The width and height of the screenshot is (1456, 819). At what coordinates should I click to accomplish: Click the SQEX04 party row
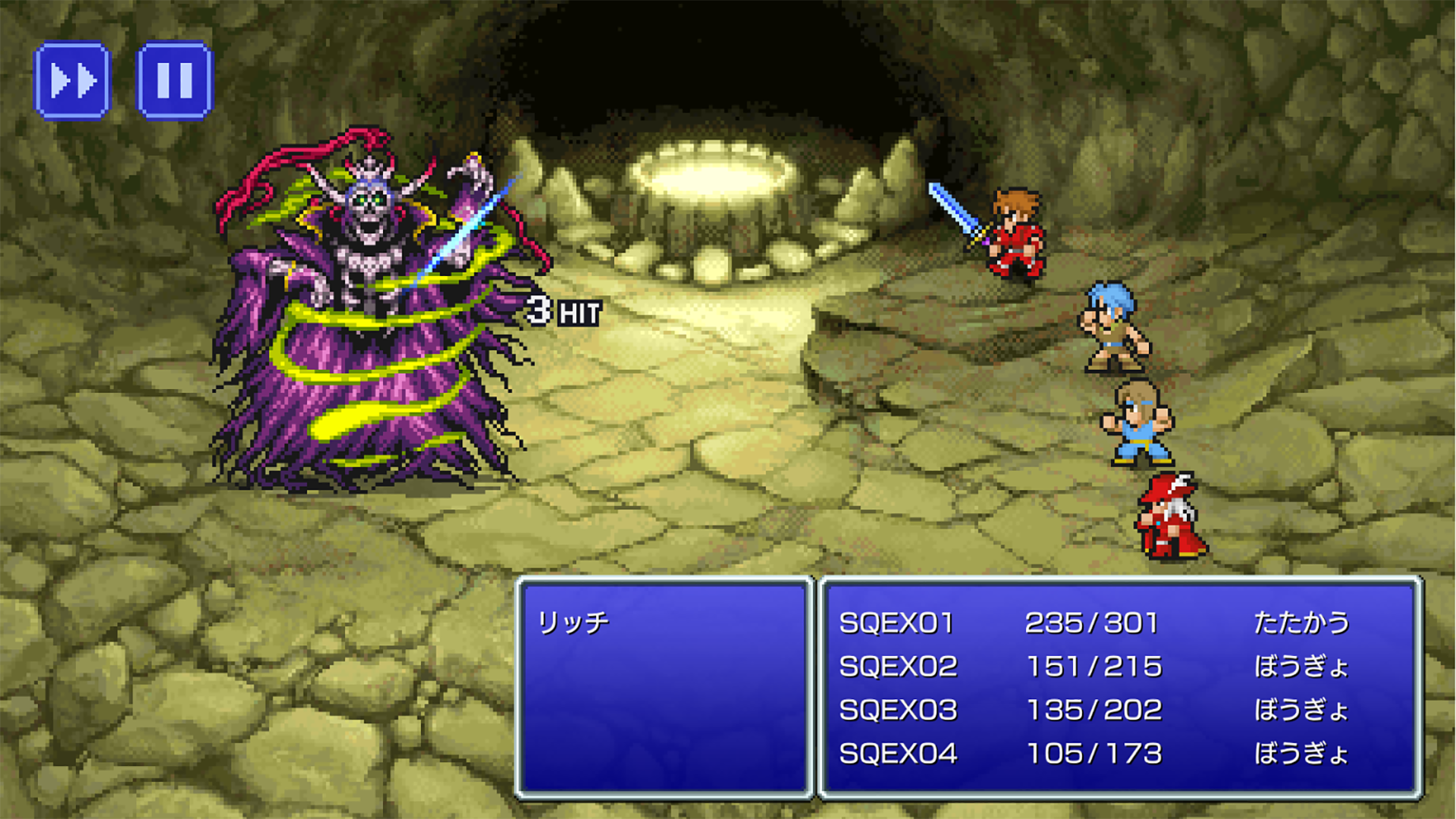[898, 754]
